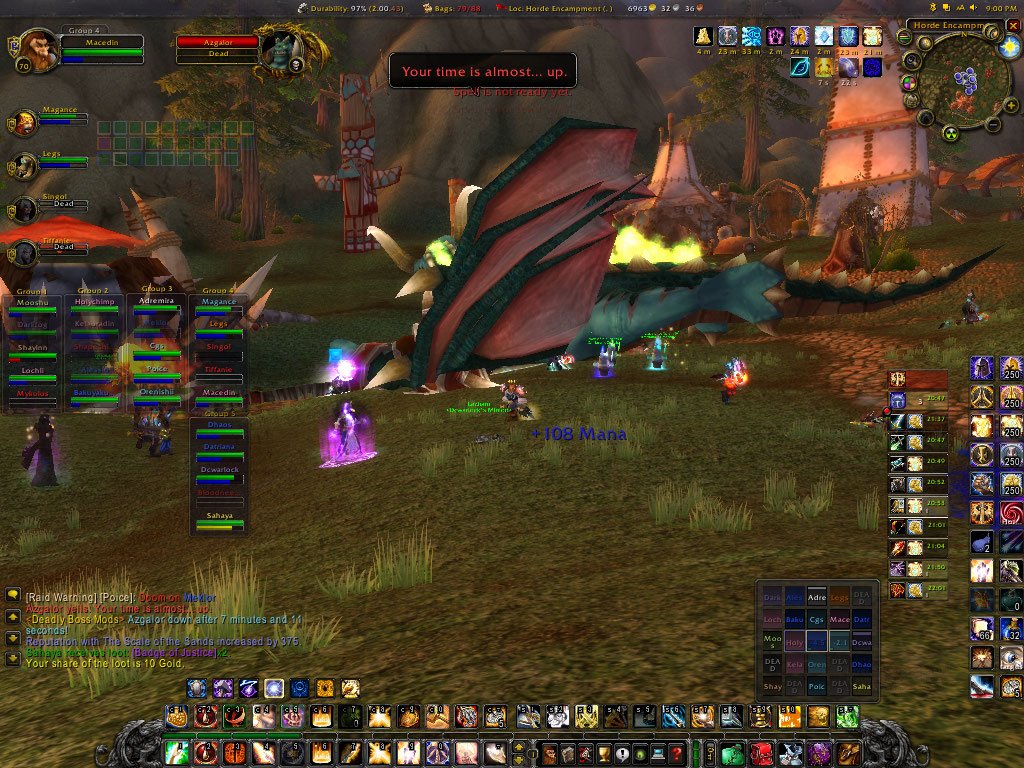Close the minimap with the red X
Screen dimensions: 1024x768
coord(1014,25)
